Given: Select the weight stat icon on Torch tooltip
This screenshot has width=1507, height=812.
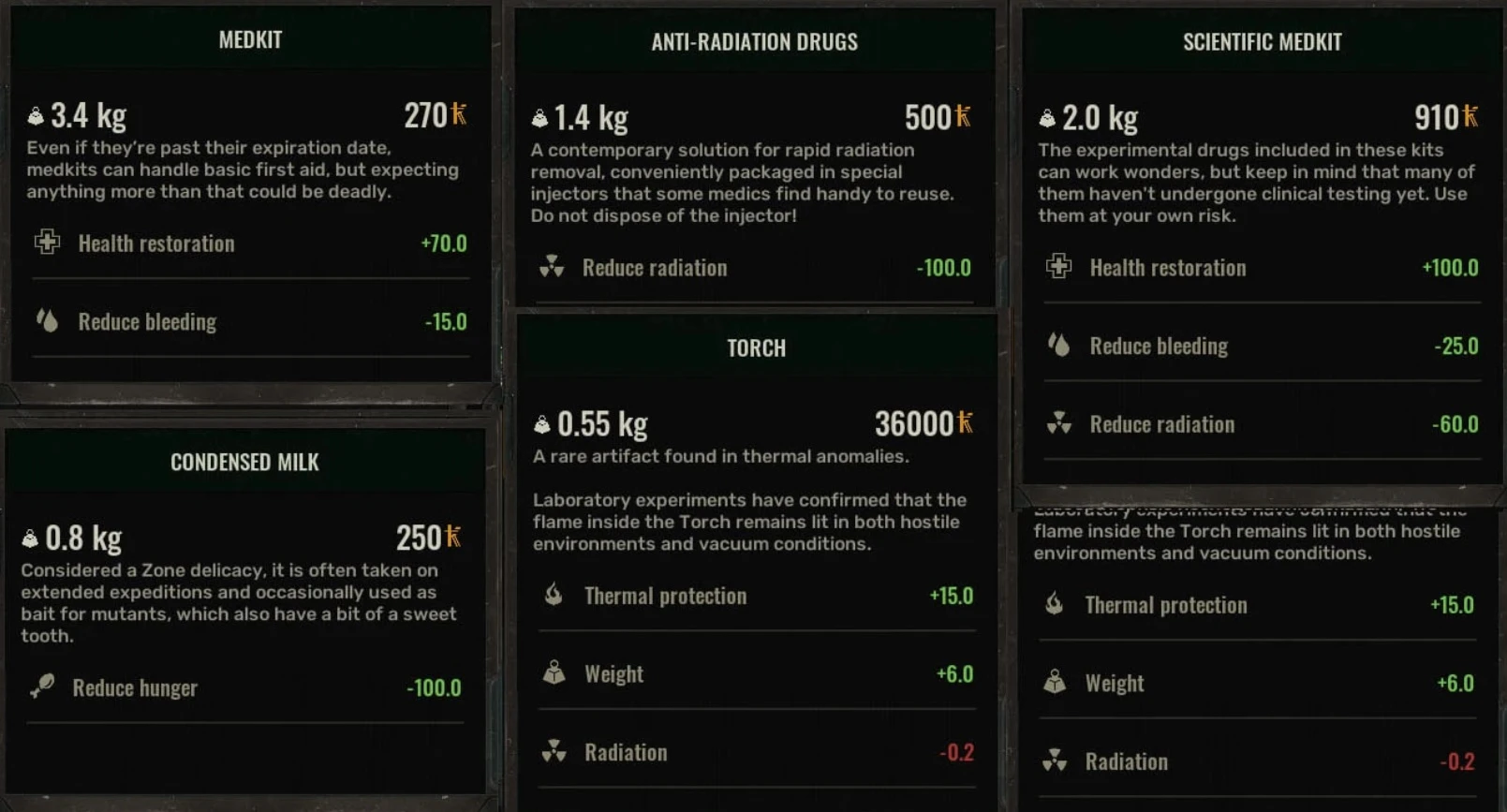Looking at the screenshot, I should (553, 673).
